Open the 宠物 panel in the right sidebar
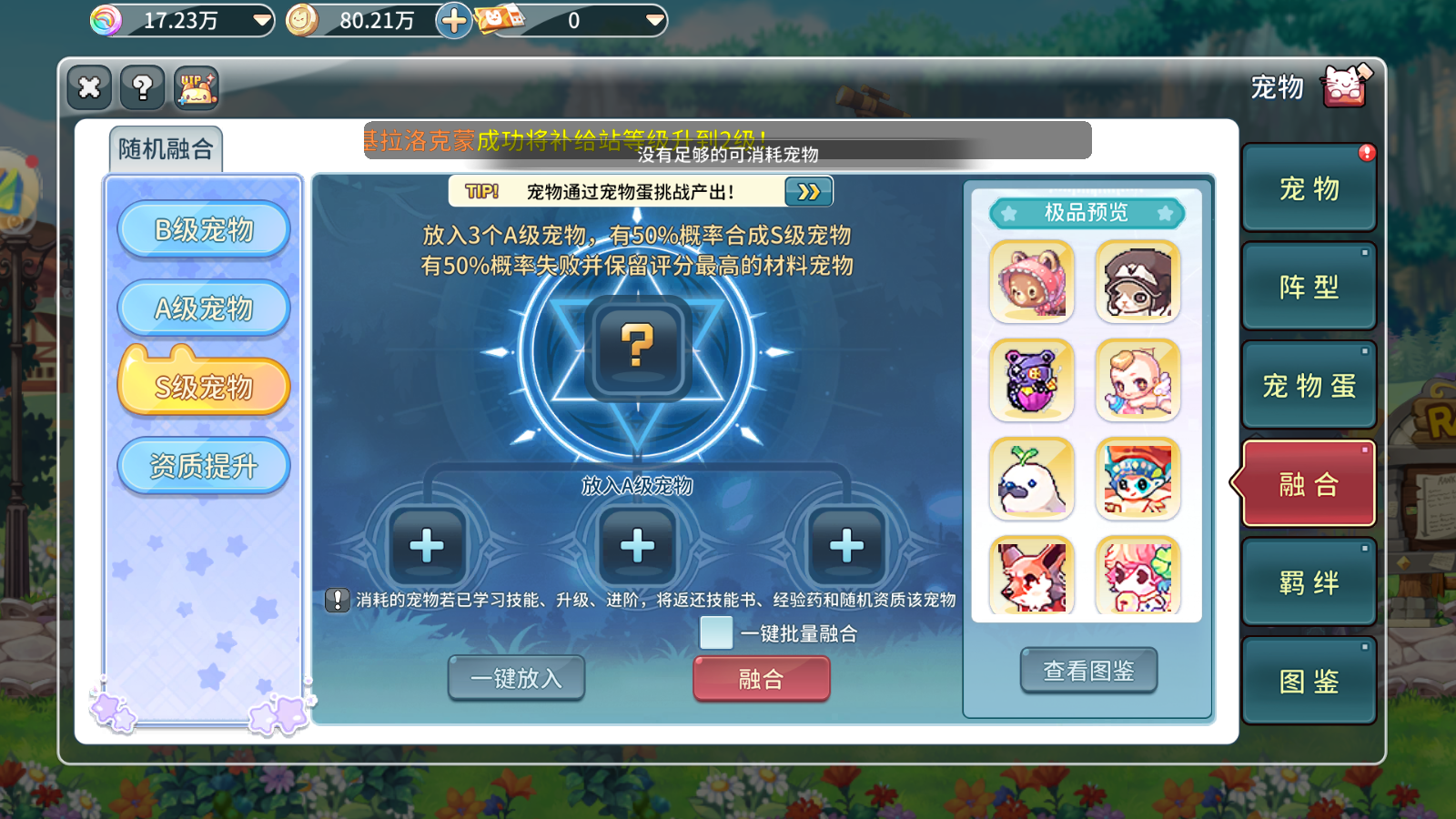This screenshot has width=1456, height=819. [x=1309, y=187]
